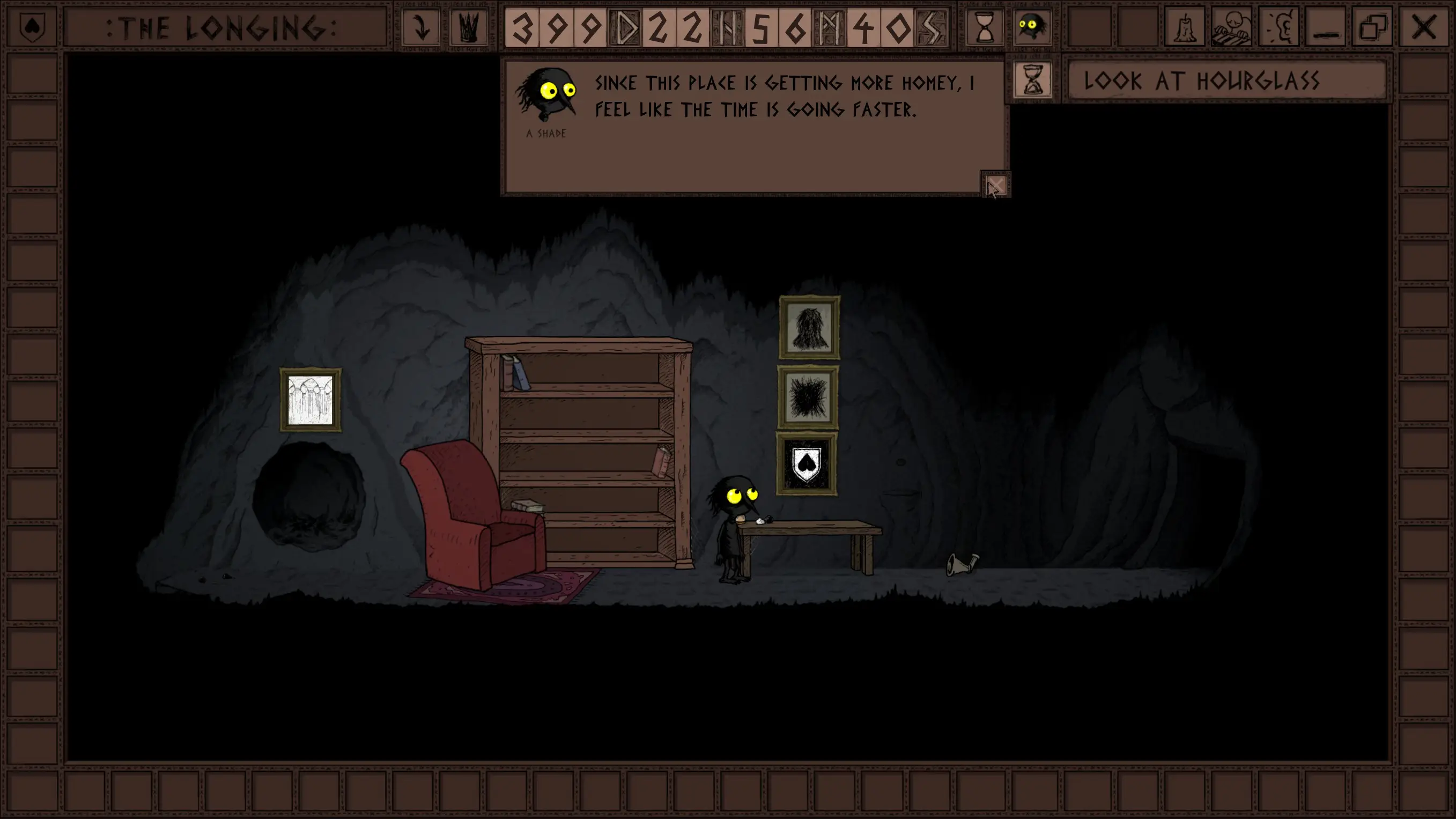Click the spade shield emblem in corner

(x=32, y=27)
